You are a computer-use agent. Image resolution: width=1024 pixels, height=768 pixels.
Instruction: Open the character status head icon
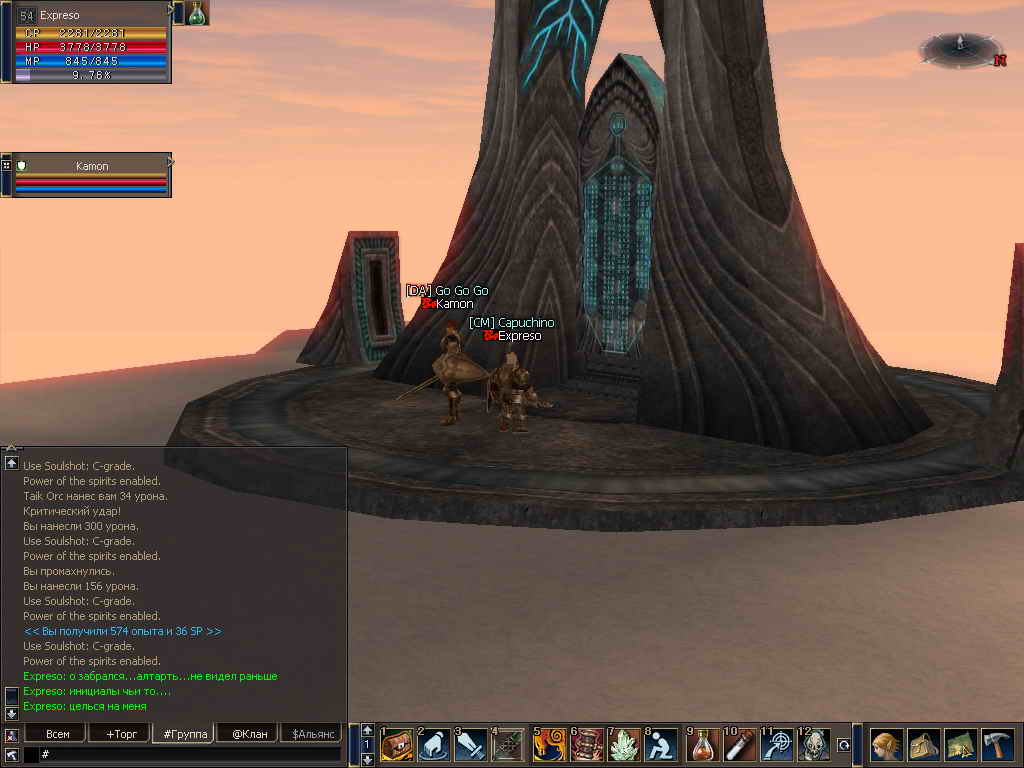coord(885,745)
